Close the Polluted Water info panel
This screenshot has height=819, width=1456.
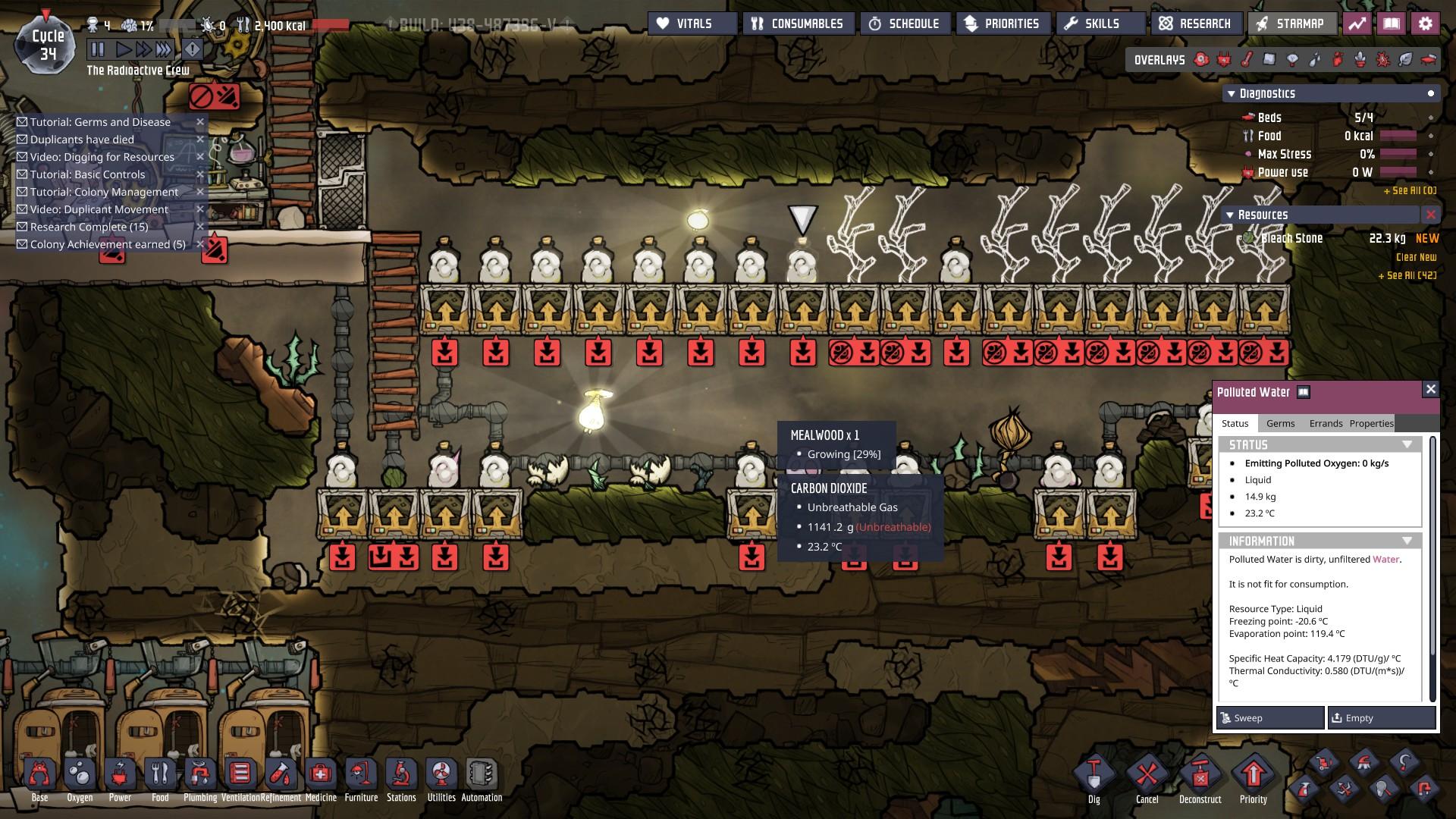click(x=1430, y=389)
